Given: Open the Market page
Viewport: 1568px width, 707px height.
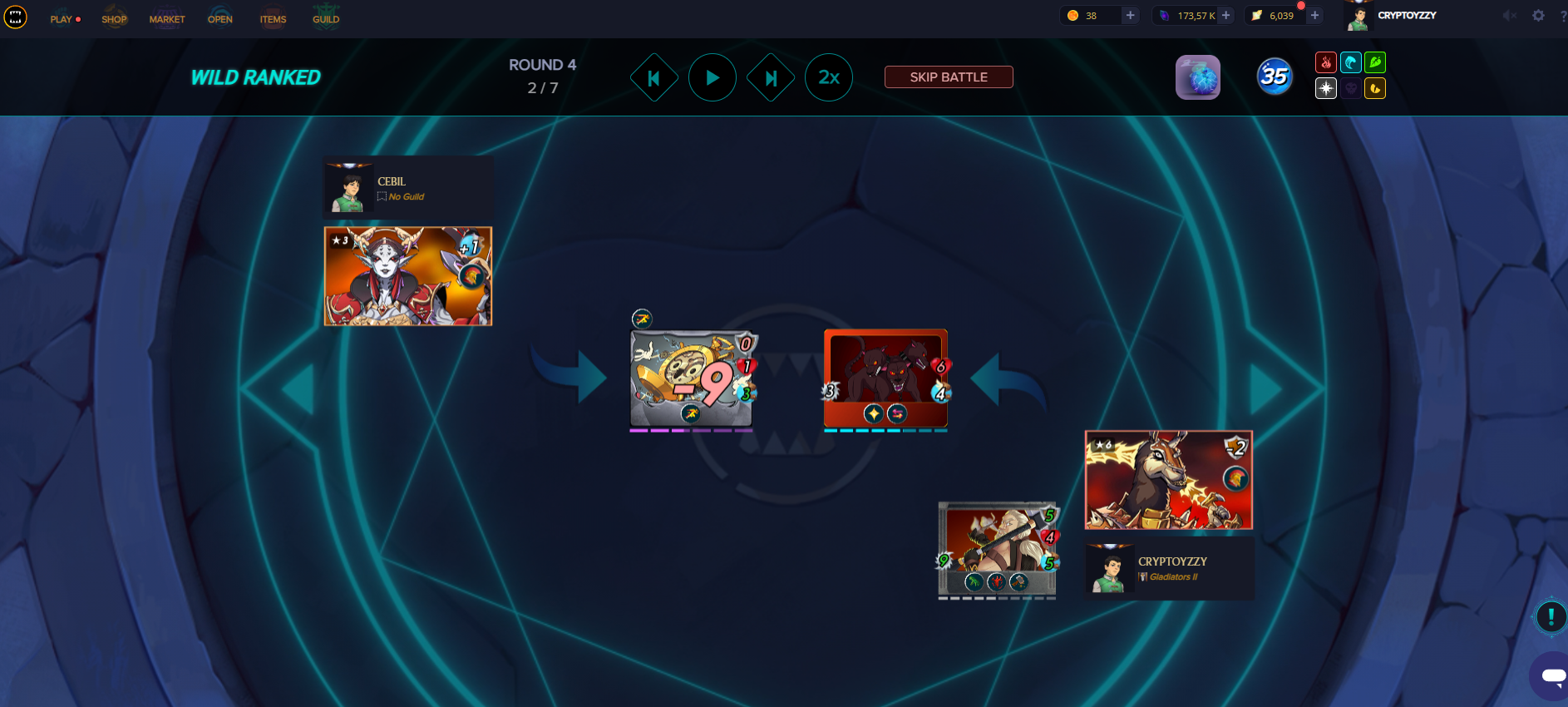Looking at the screenshot, I should (167, 18).
